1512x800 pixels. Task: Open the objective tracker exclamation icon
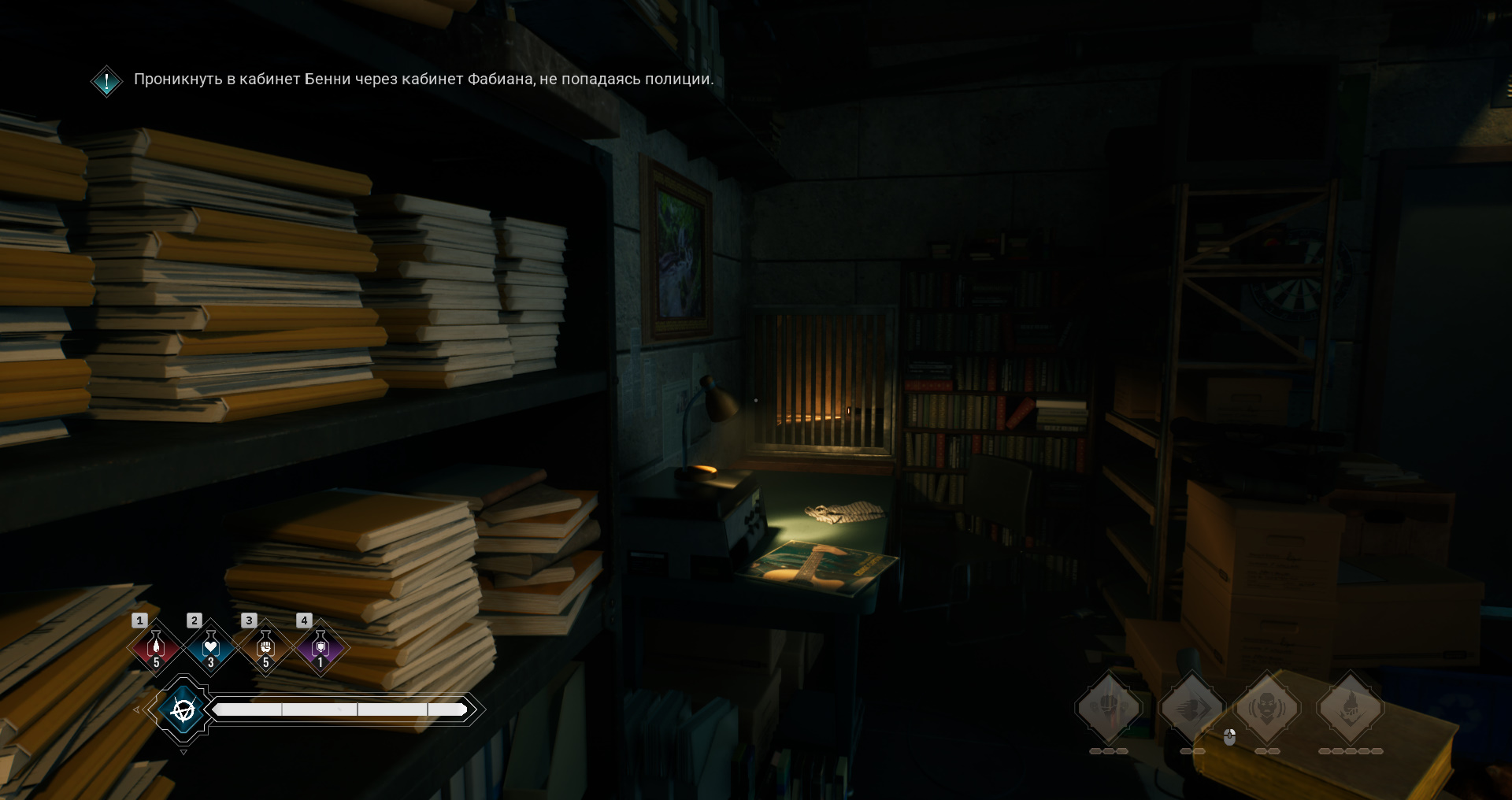click(x=106, y=80)
